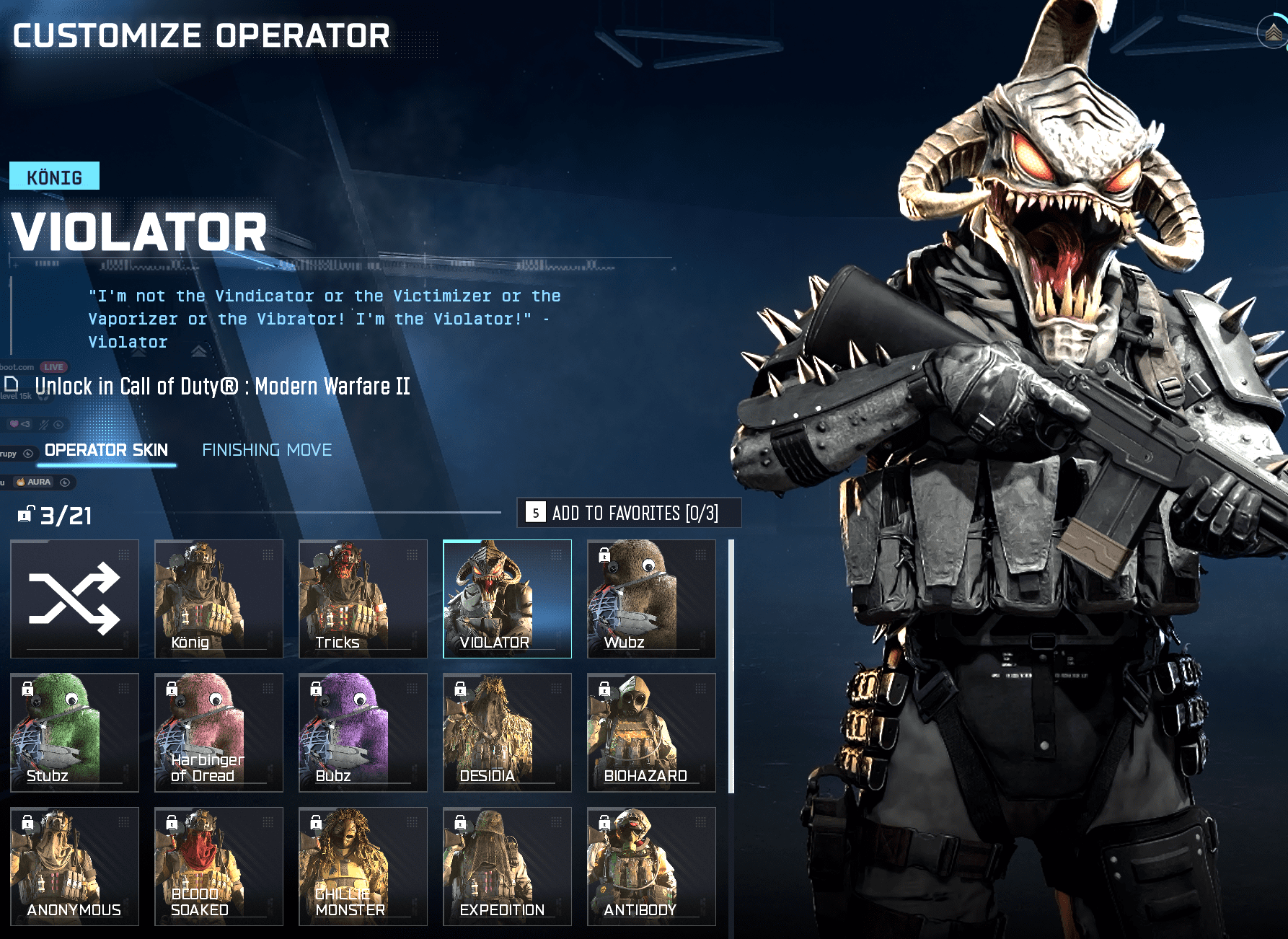Click Add to Favorites button
Screen dimensions: 1288x939
coord(629,513)
